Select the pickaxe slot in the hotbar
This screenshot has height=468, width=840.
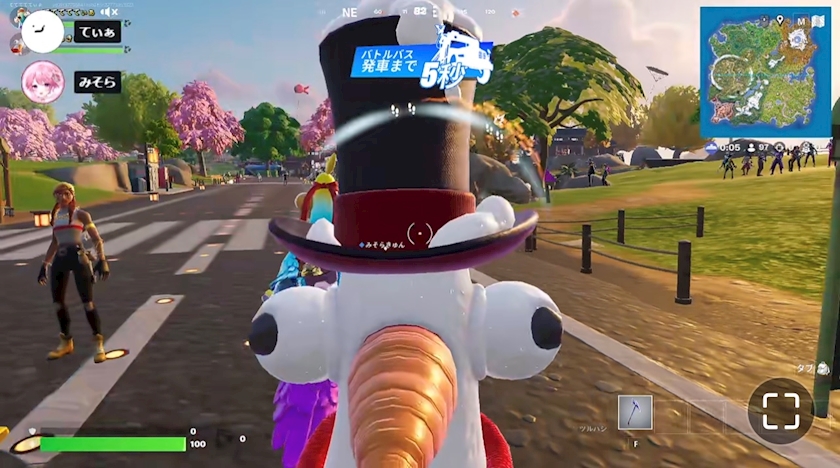coord(635,412)
